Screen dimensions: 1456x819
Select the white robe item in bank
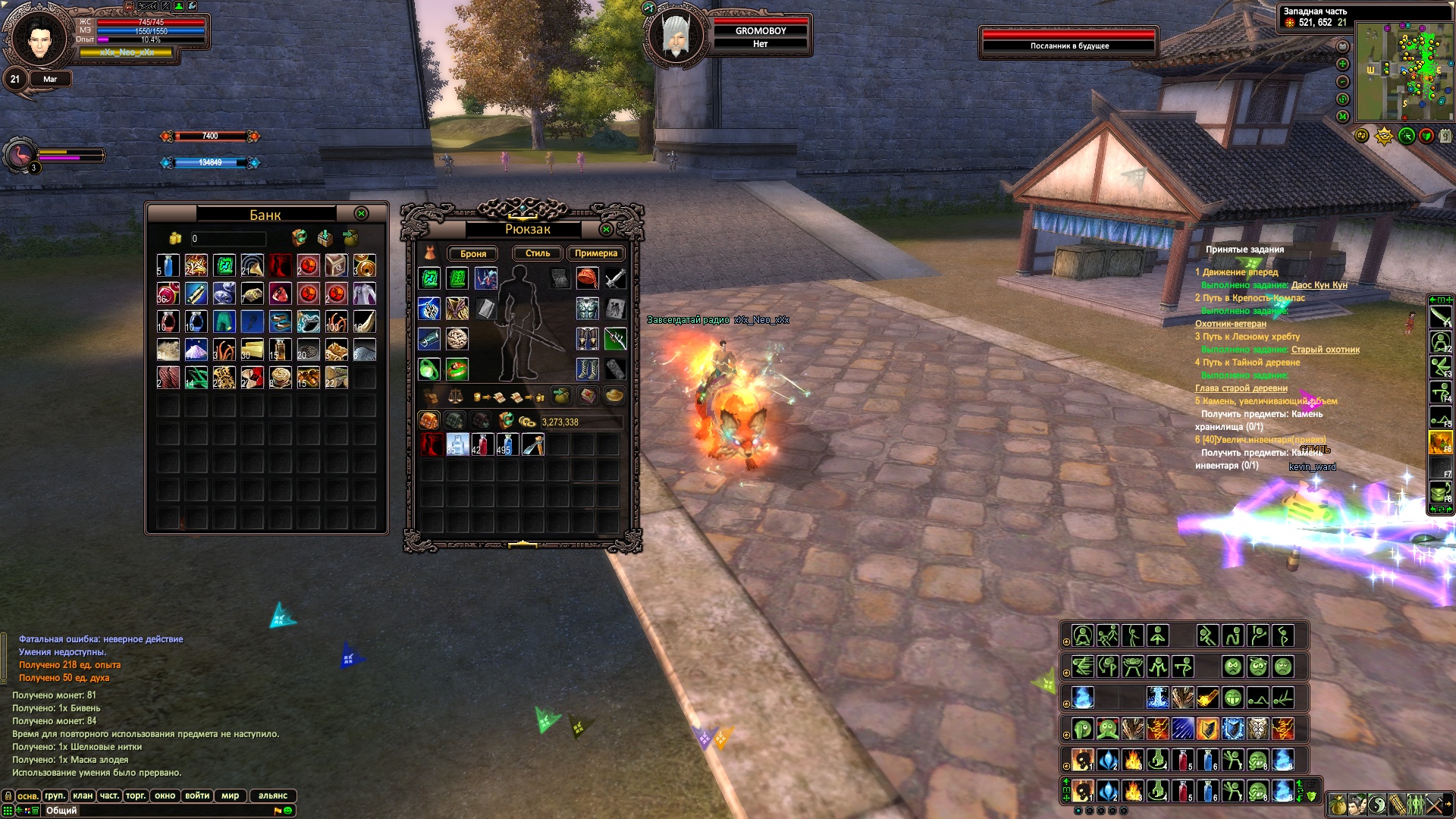coord(364,293)
